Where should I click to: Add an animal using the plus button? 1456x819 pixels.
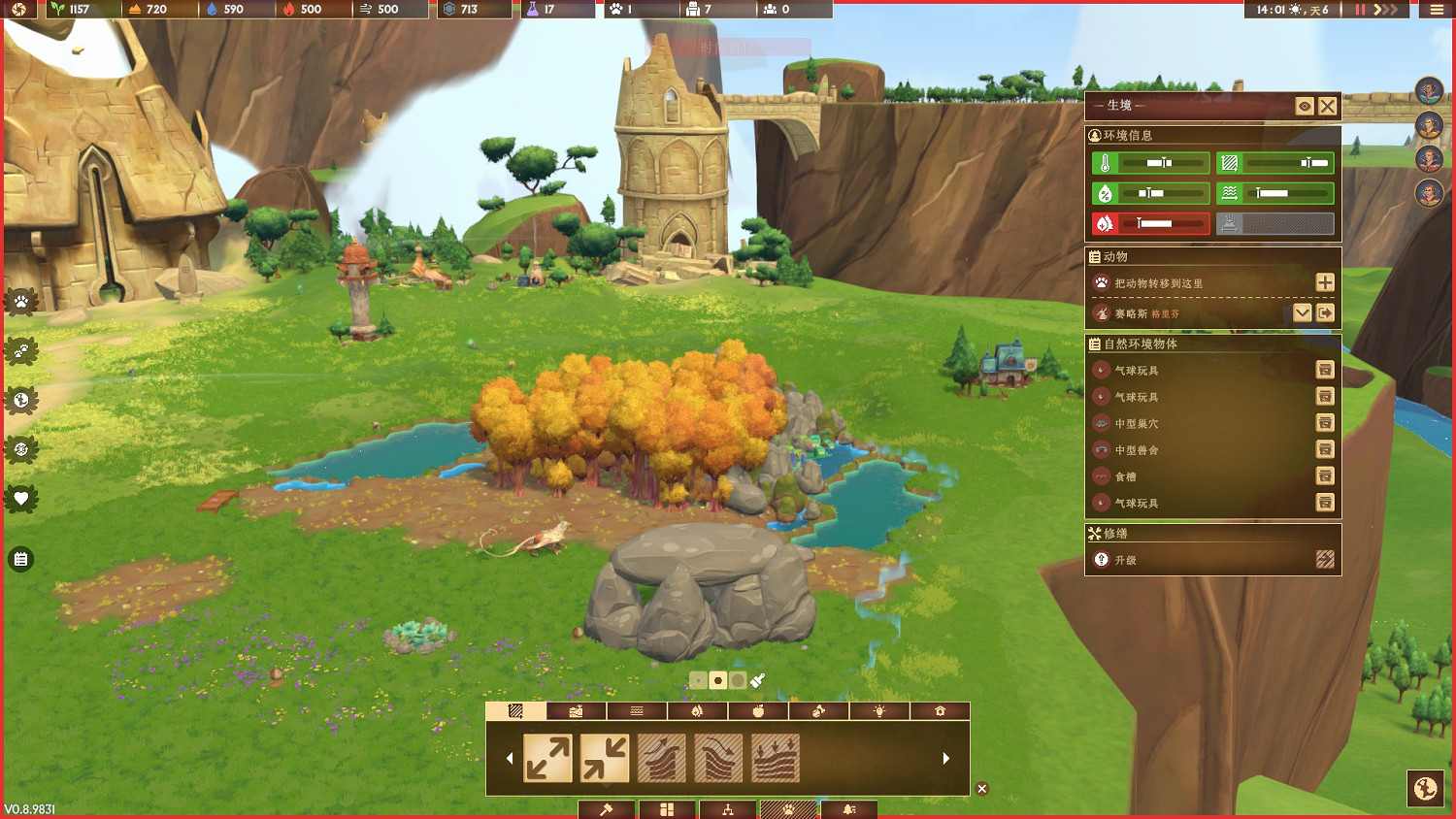[1324, 282]
